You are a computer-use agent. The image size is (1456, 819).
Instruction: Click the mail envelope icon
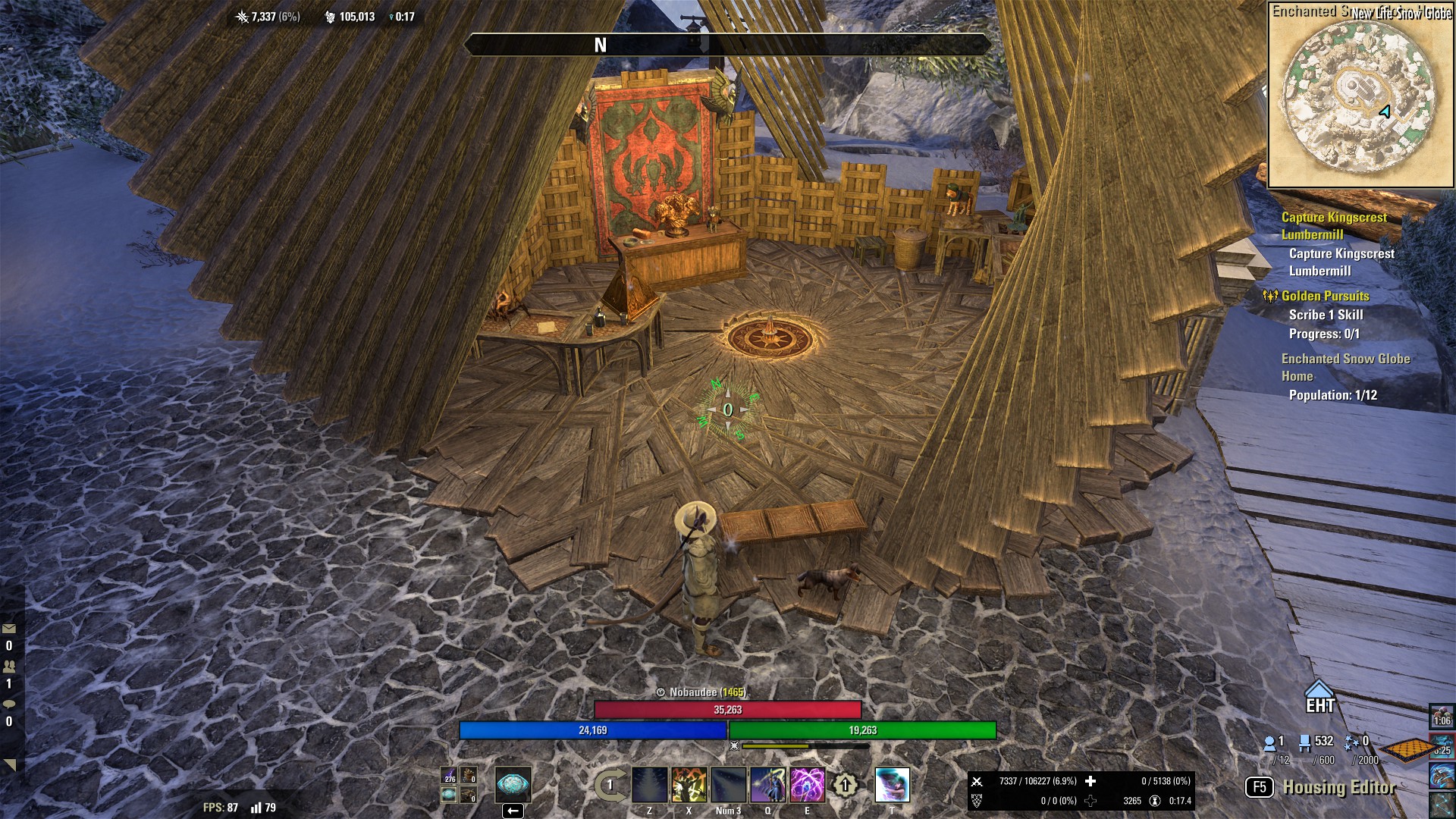click(9, 629)
